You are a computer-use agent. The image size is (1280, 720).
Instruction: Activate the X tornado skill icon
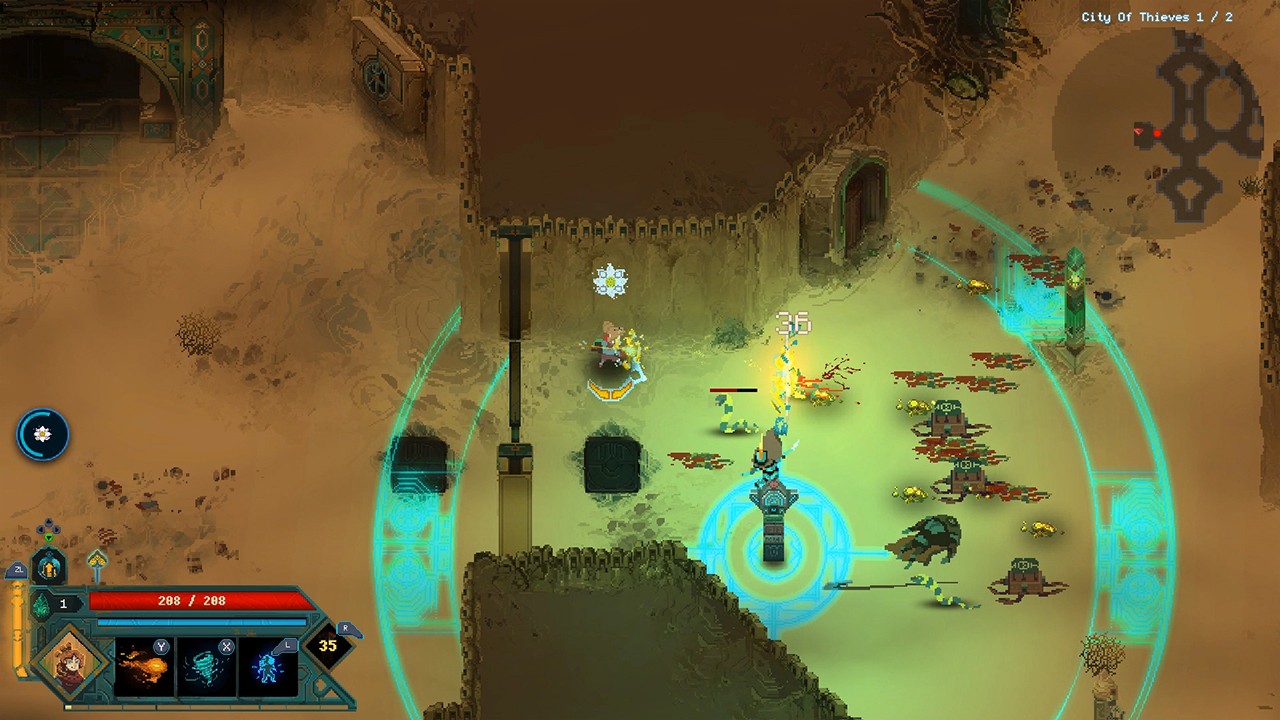tap(207, 666)
